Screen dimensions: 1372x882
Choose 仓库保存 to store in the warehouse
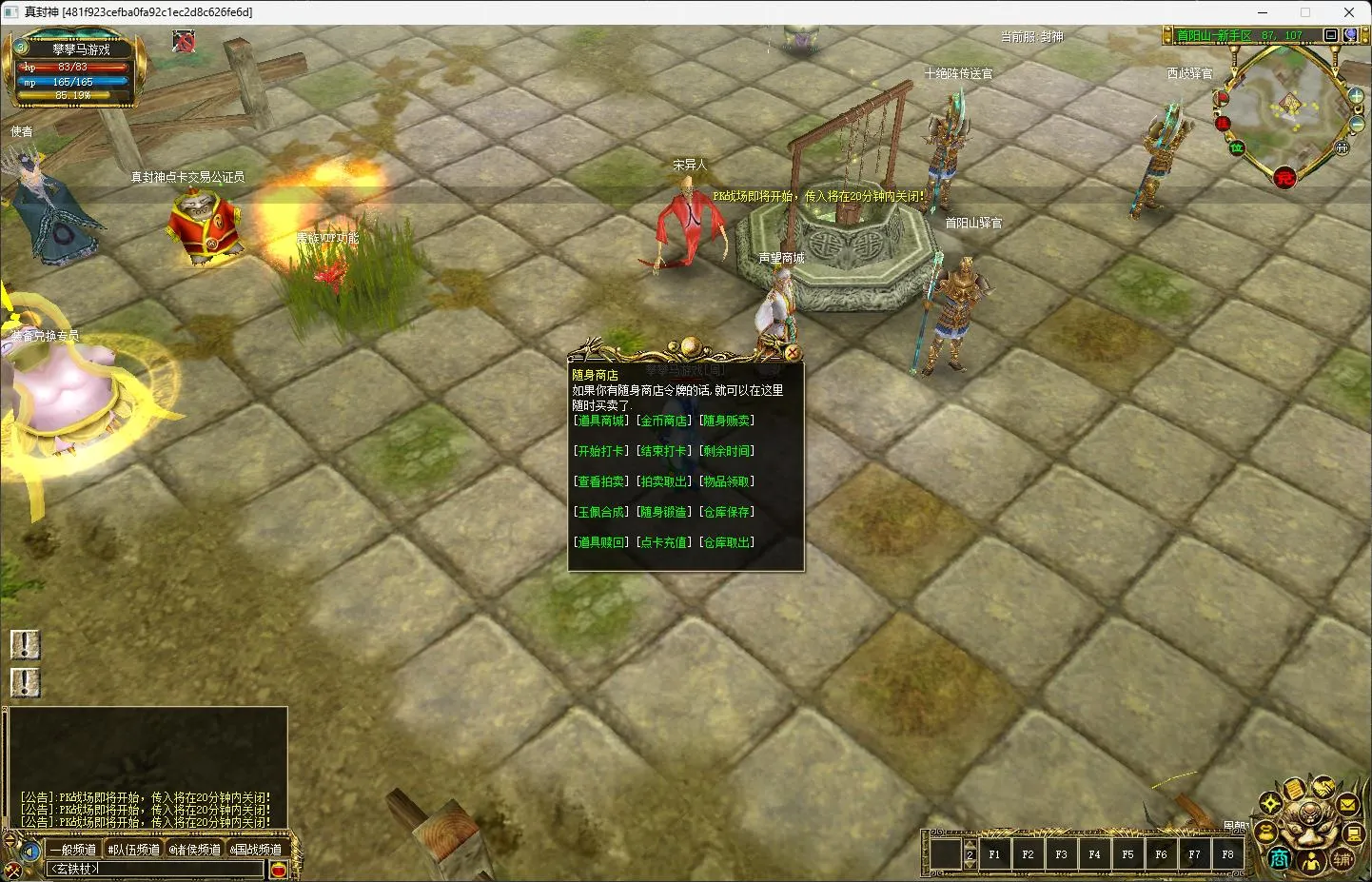[x=727, y=512]
